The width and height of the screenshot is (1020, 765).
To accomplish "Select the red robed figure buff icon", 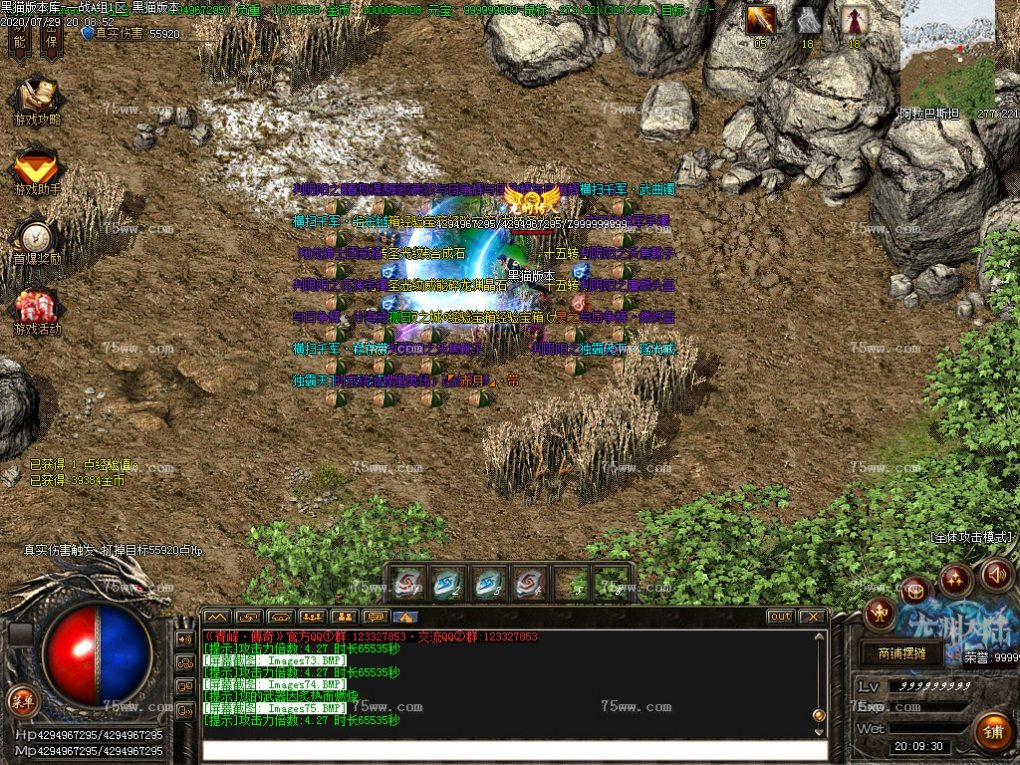I will [854, 20].
